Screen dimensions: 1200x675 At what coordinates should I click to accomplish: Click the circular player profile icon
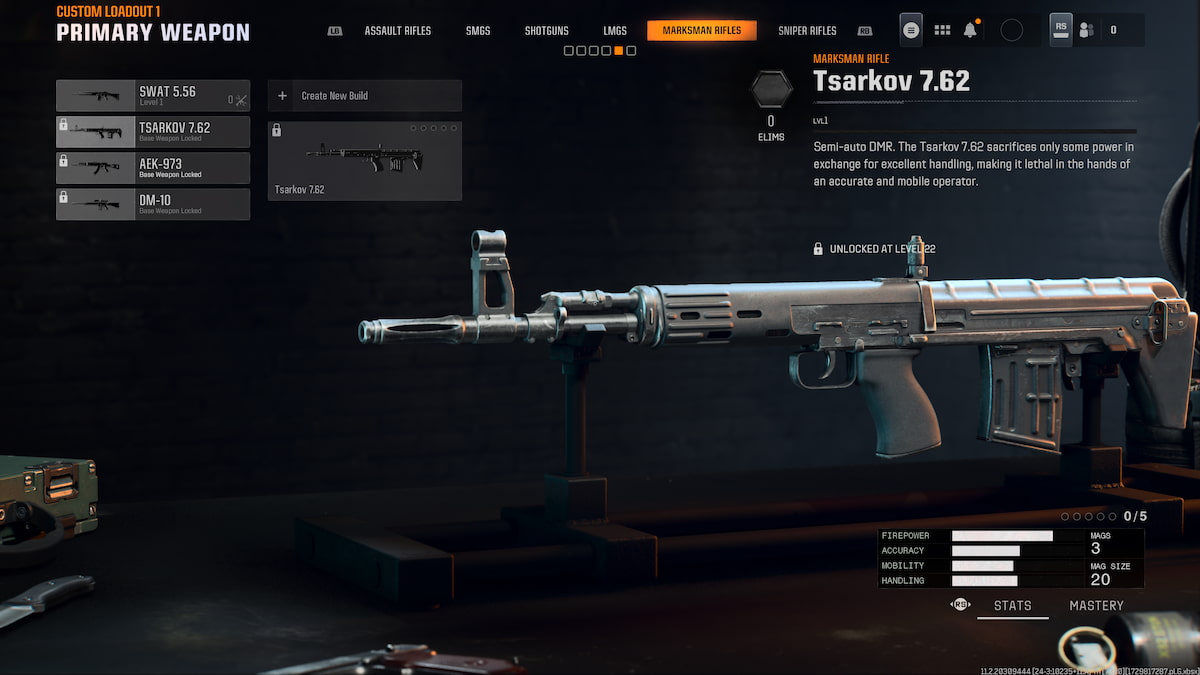pyautogui.click(x=1012, y=30)
